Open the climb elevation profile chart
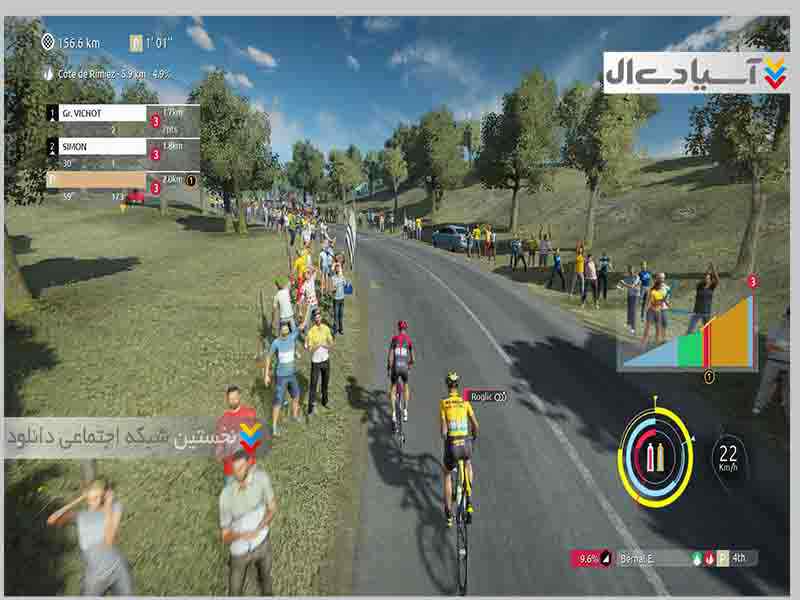800x600 pixels. [x=686, y=335]
